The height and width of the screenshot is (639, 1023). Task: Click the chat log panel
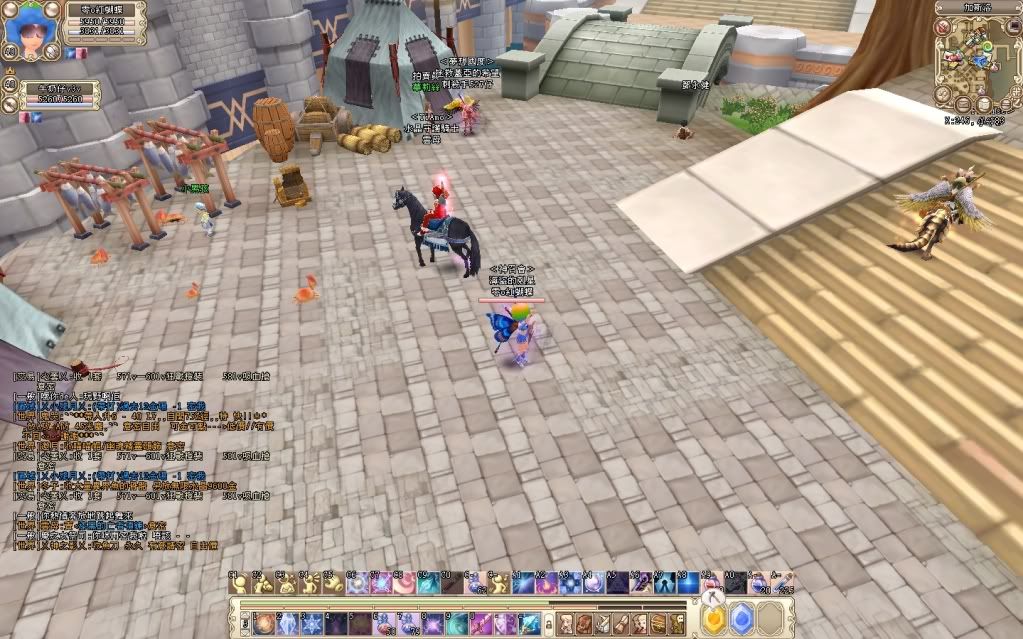tap(140, 450)
